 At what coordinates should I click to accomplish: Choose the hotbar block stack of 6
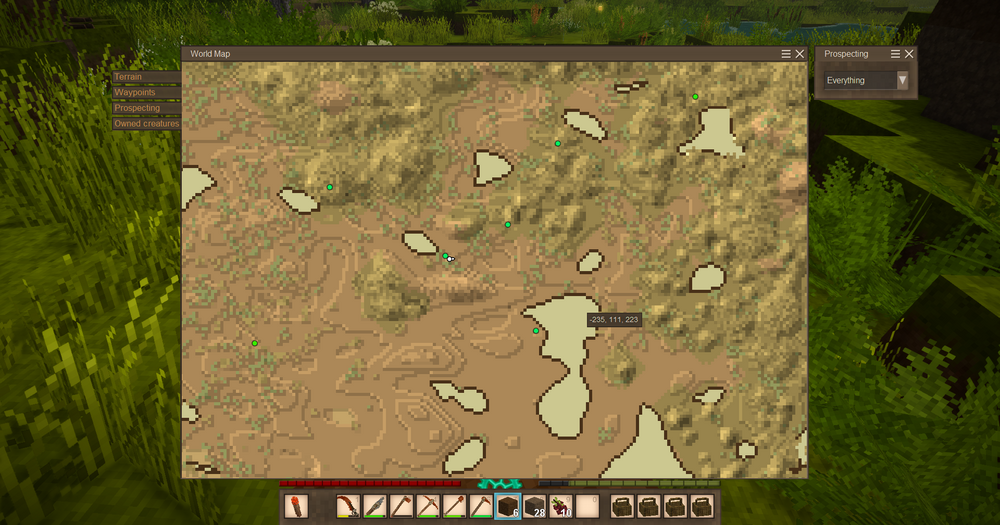[x=508, y=506]
